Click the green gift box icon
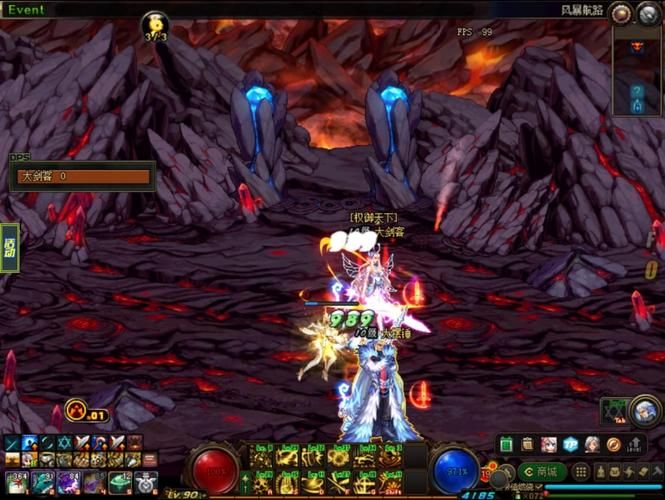 pos(506,444)
